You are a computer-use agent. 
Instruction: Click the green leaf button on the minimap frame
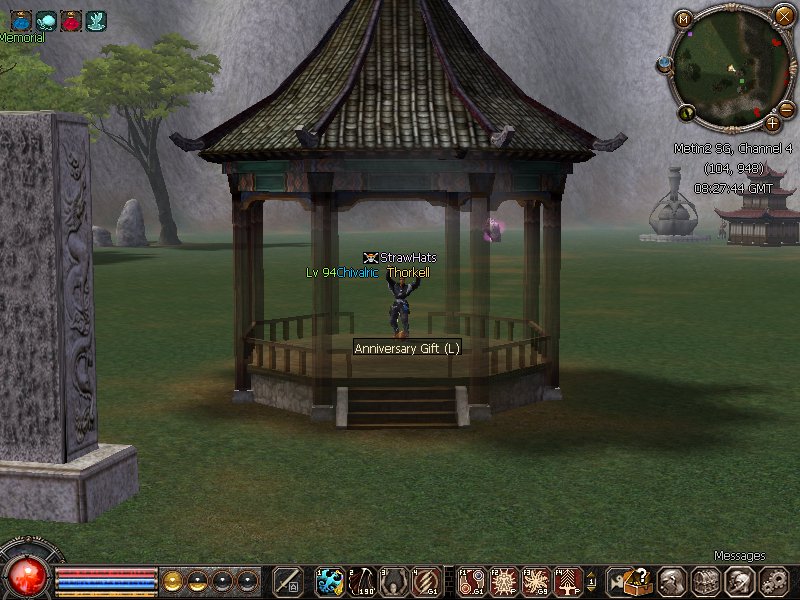point(687,111)
